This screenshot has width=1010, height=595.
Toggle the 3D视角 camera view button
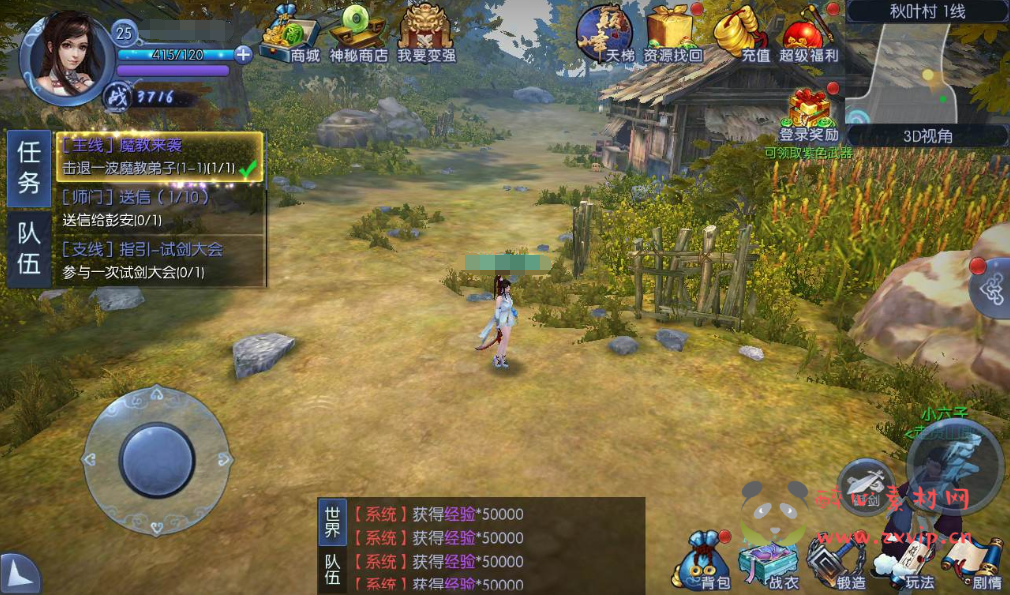927,136
